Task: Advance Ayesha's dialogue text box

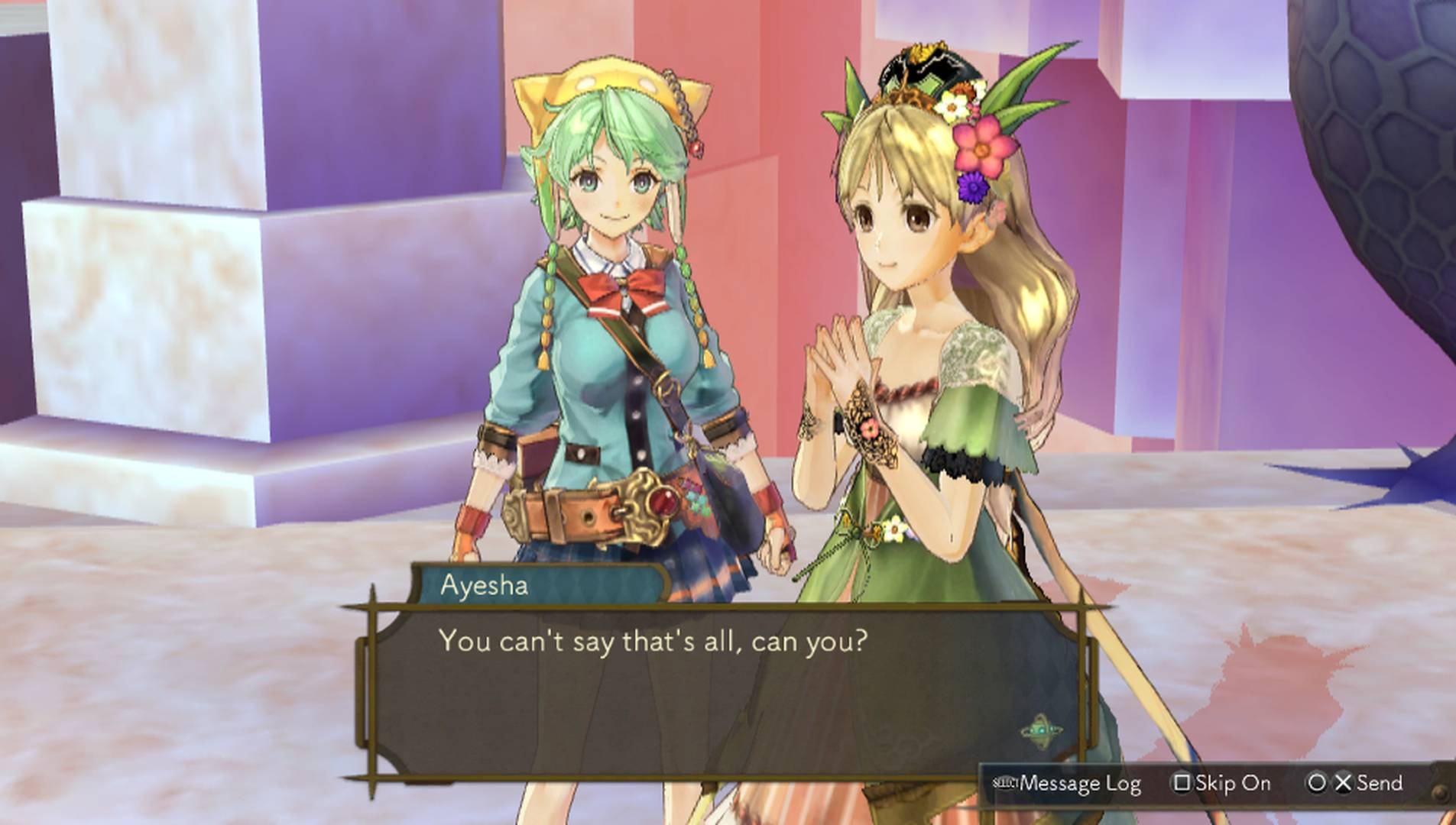Action: pos(718,687)
